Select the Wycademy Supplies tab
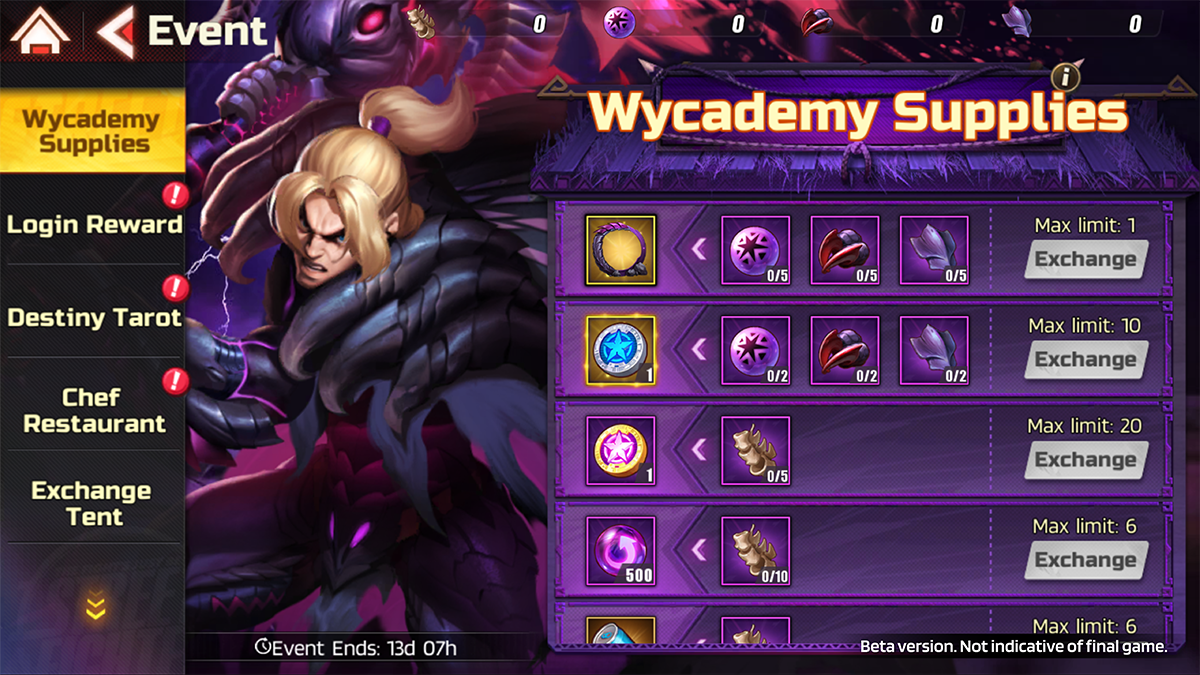Viewport: 1200px width, 675px height. [x=92, y=131]
